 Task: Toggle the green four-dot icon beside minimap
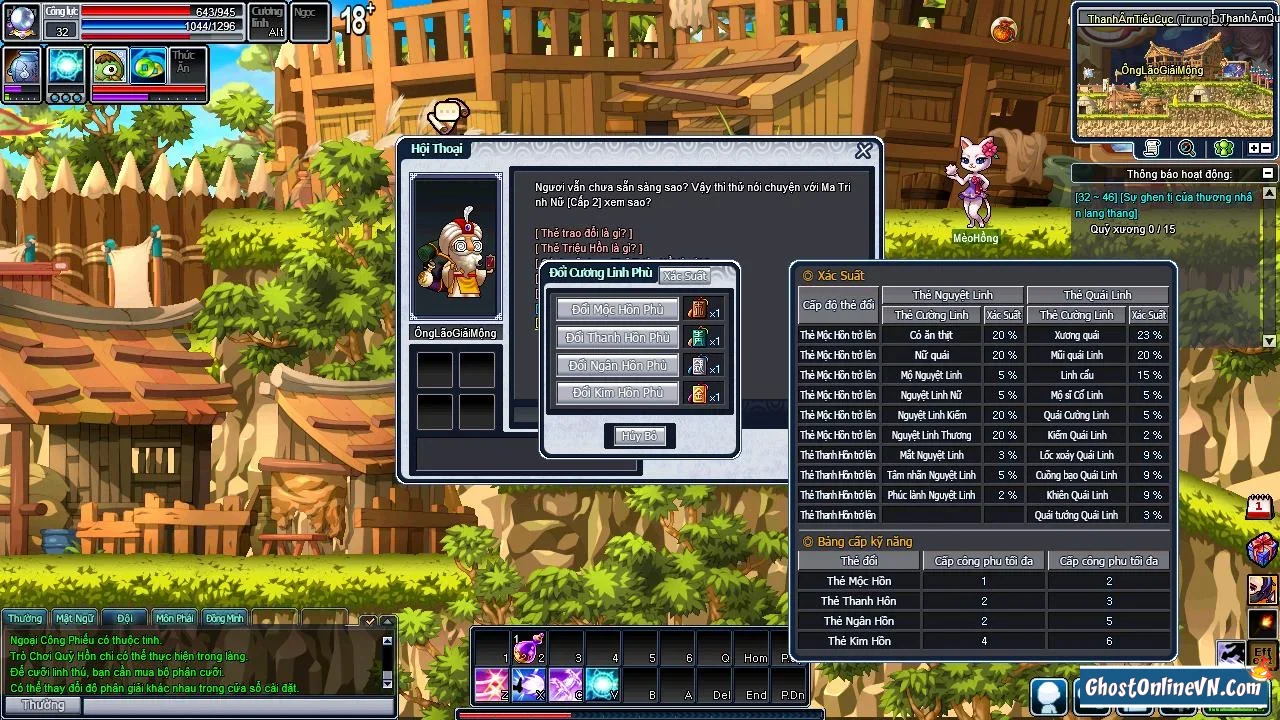click(1222, 148)
